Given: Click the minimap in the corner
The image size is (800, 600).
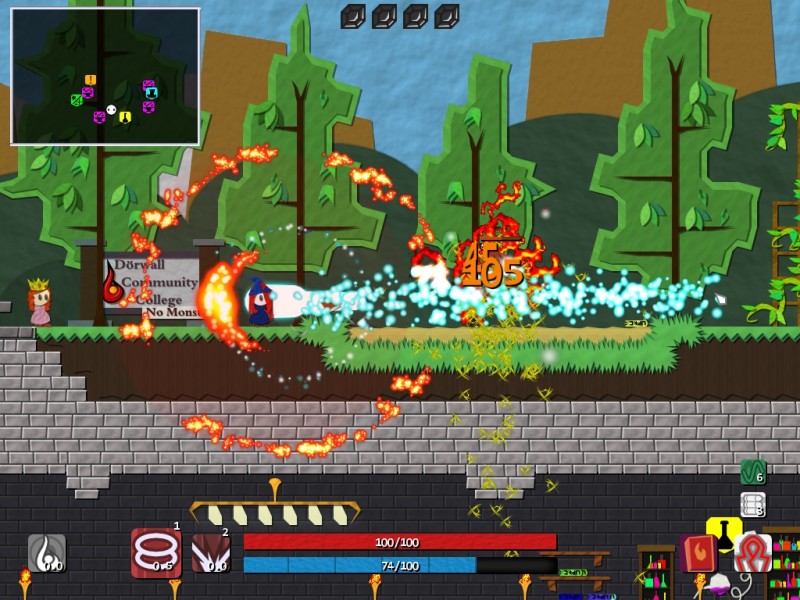Looking at the screenshot, I should click(105, 77).
